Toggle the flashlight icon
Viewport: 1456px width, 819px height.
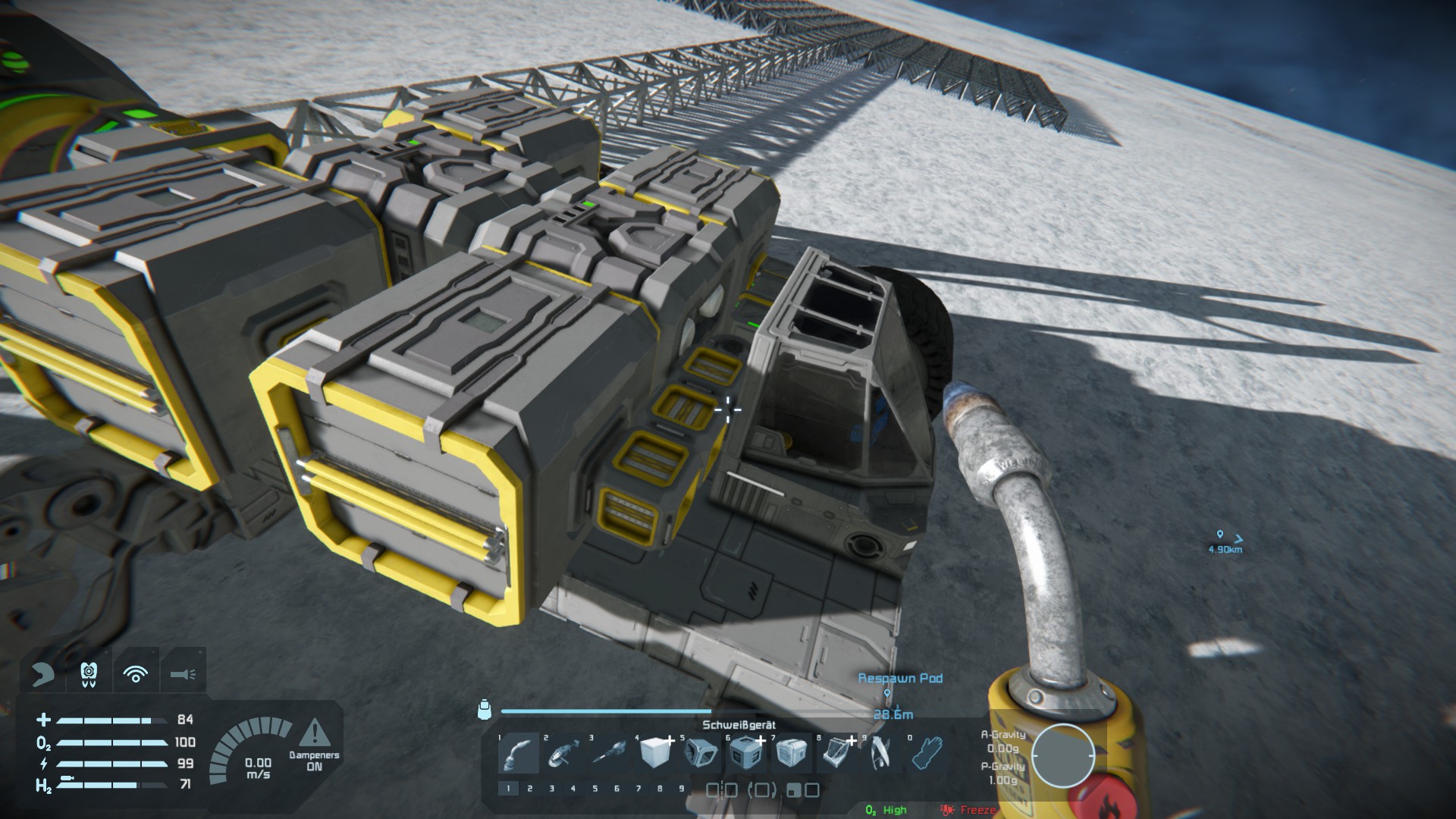(183, 673)
